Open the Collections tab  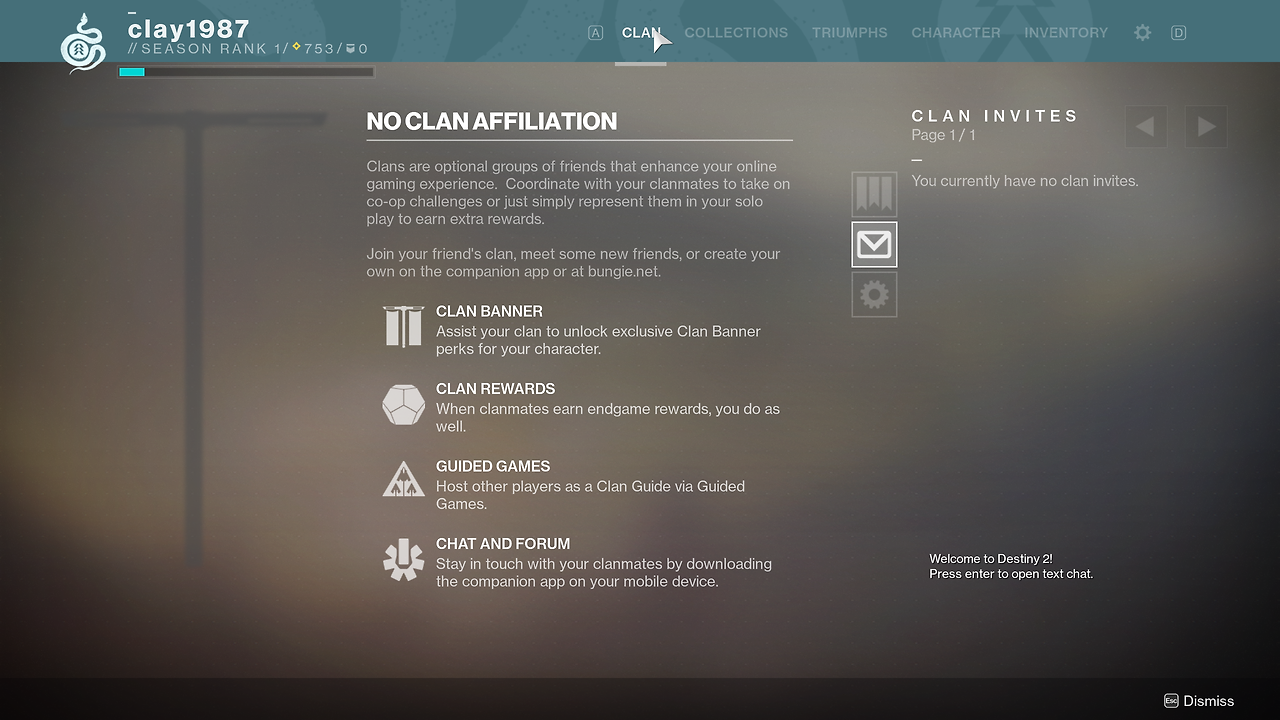(x=736, y=33)
